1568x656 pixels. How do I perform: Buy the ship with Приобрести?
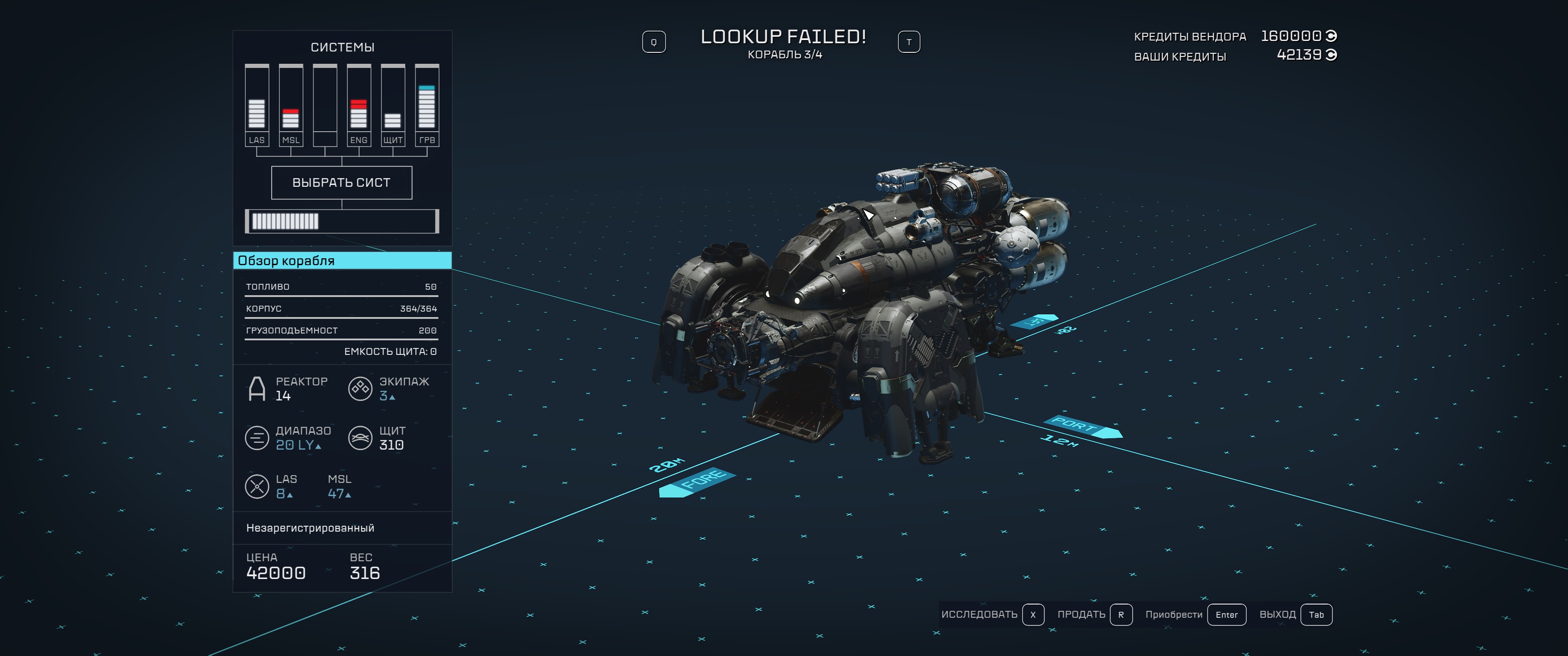coord(1195,615)
